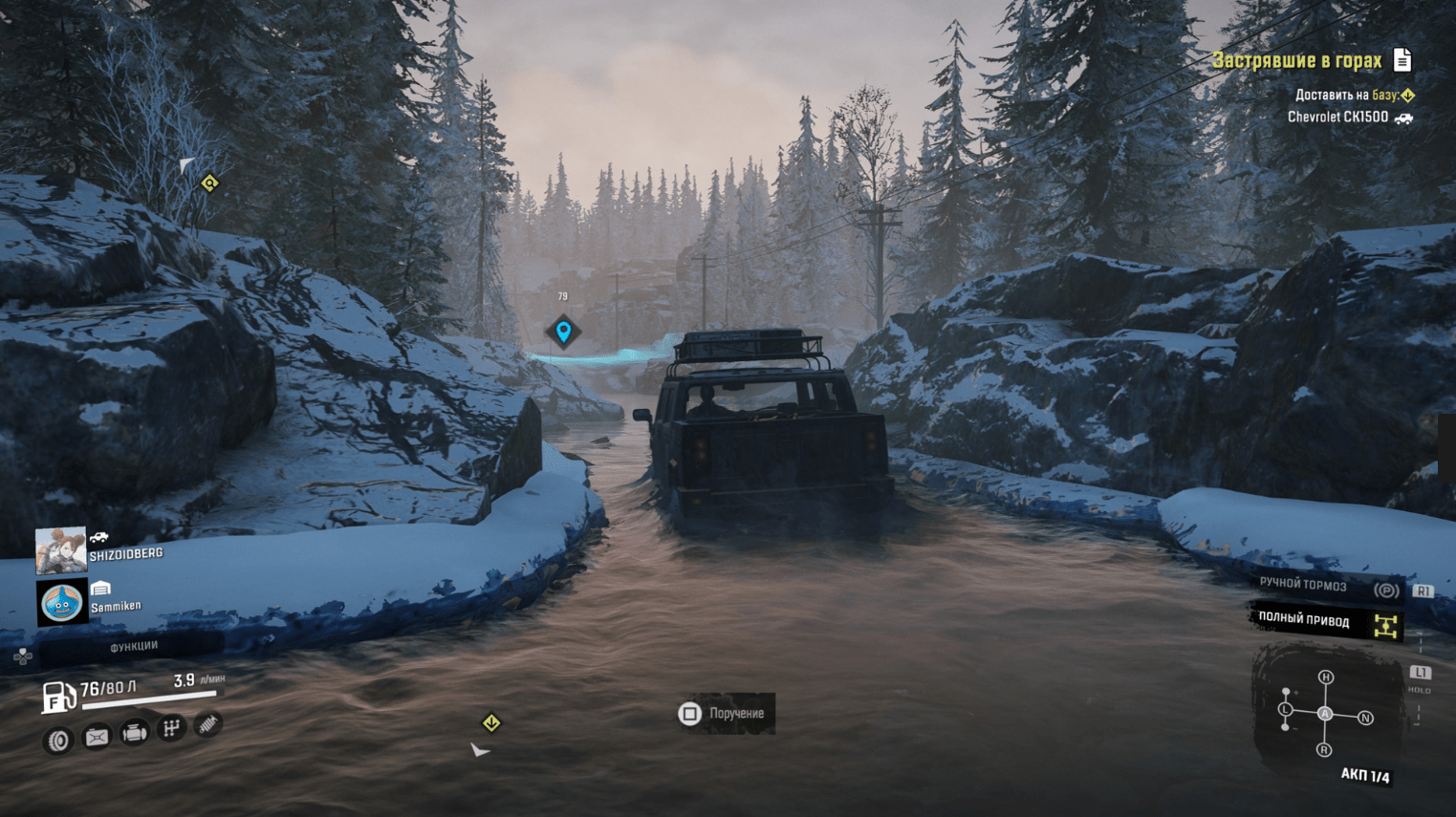The height and width of the screenshot is (817, 1456).
Task: Select the R gear on the shifter
Action: pos(1324,750)
